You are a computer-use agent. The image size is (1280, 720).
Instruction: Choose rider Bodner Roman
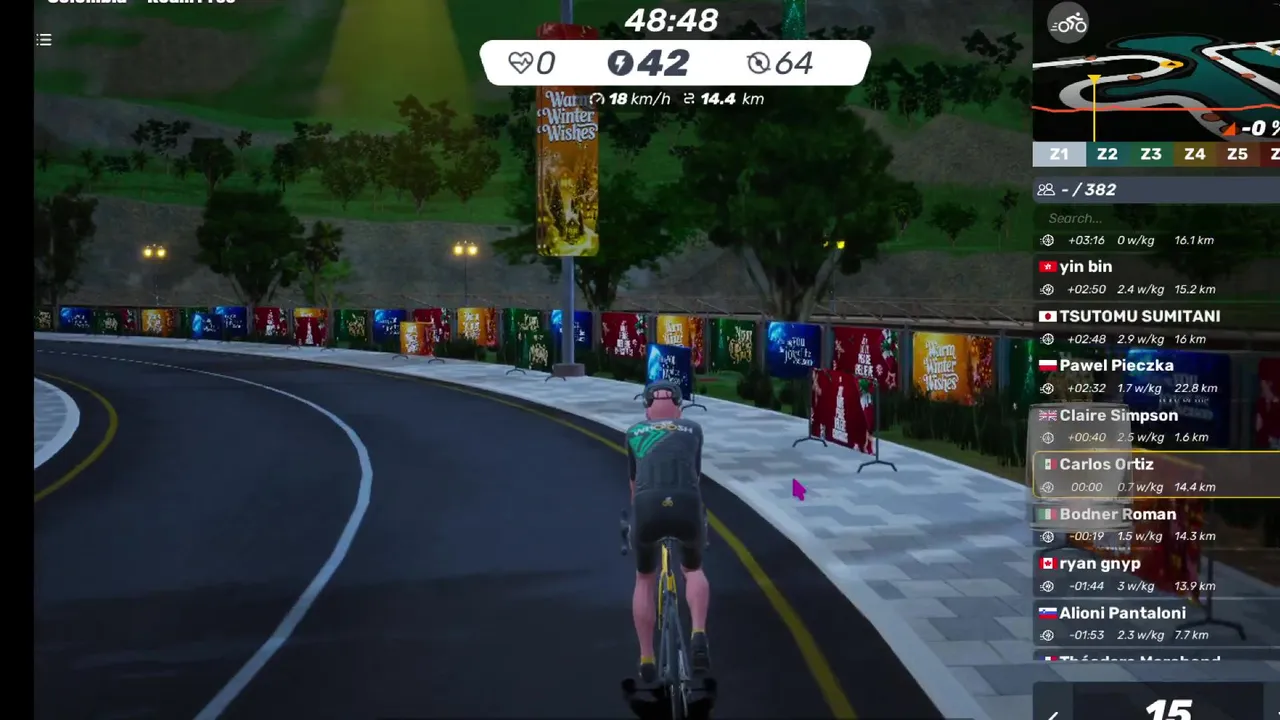1117,514
